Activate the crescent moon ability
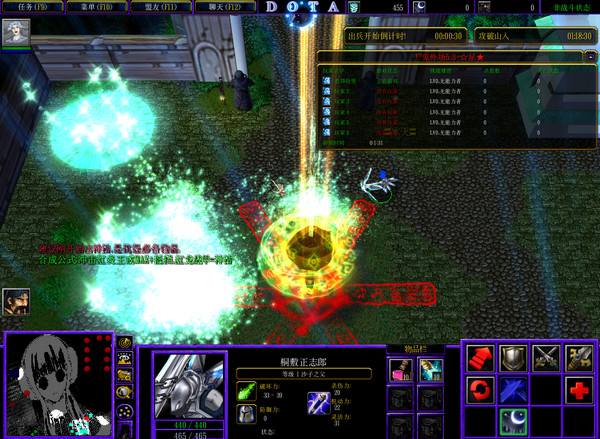 514,421
